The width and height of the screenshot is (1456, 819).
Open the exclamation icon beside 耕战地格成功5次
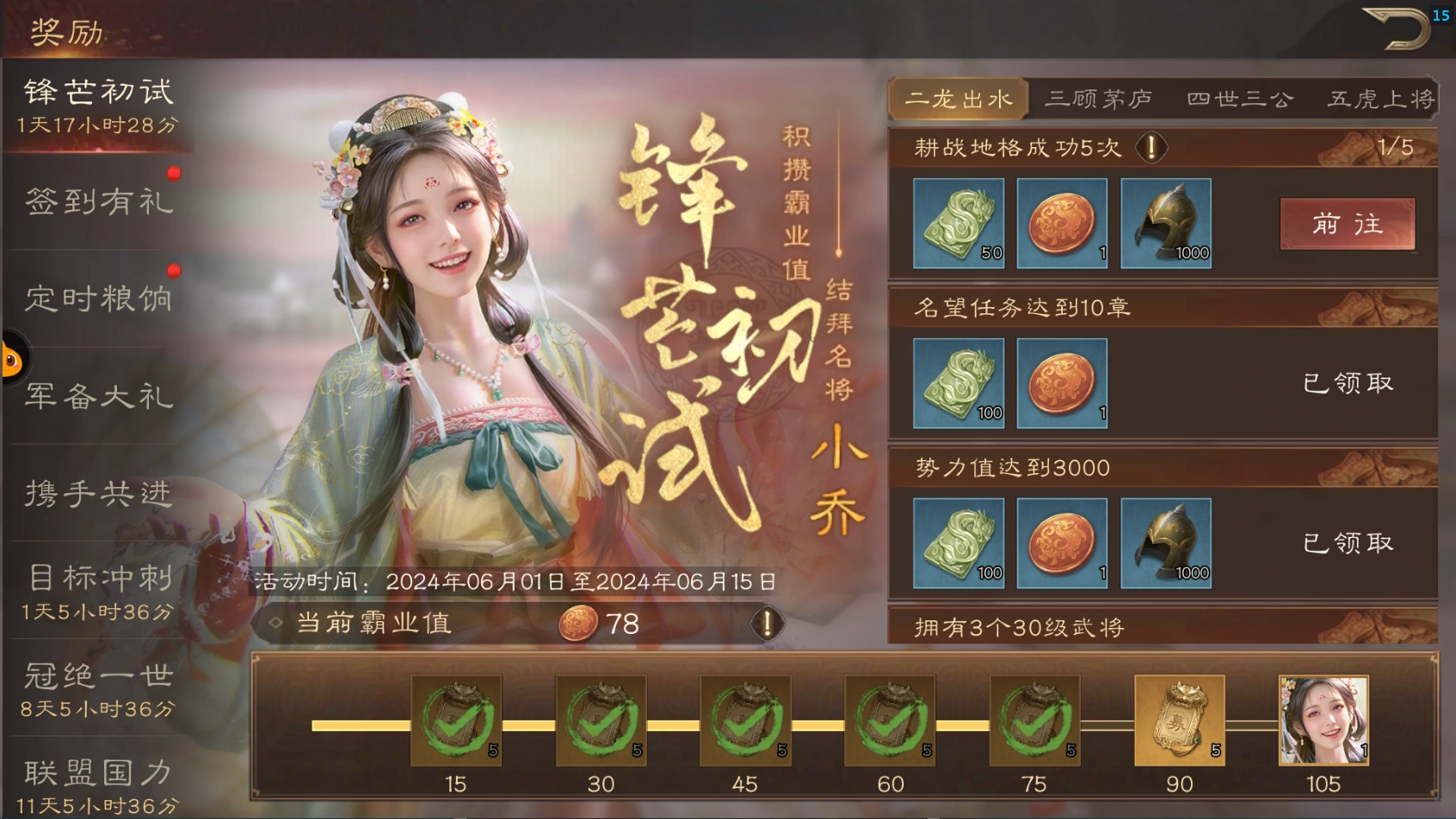tap(1151, 147)
